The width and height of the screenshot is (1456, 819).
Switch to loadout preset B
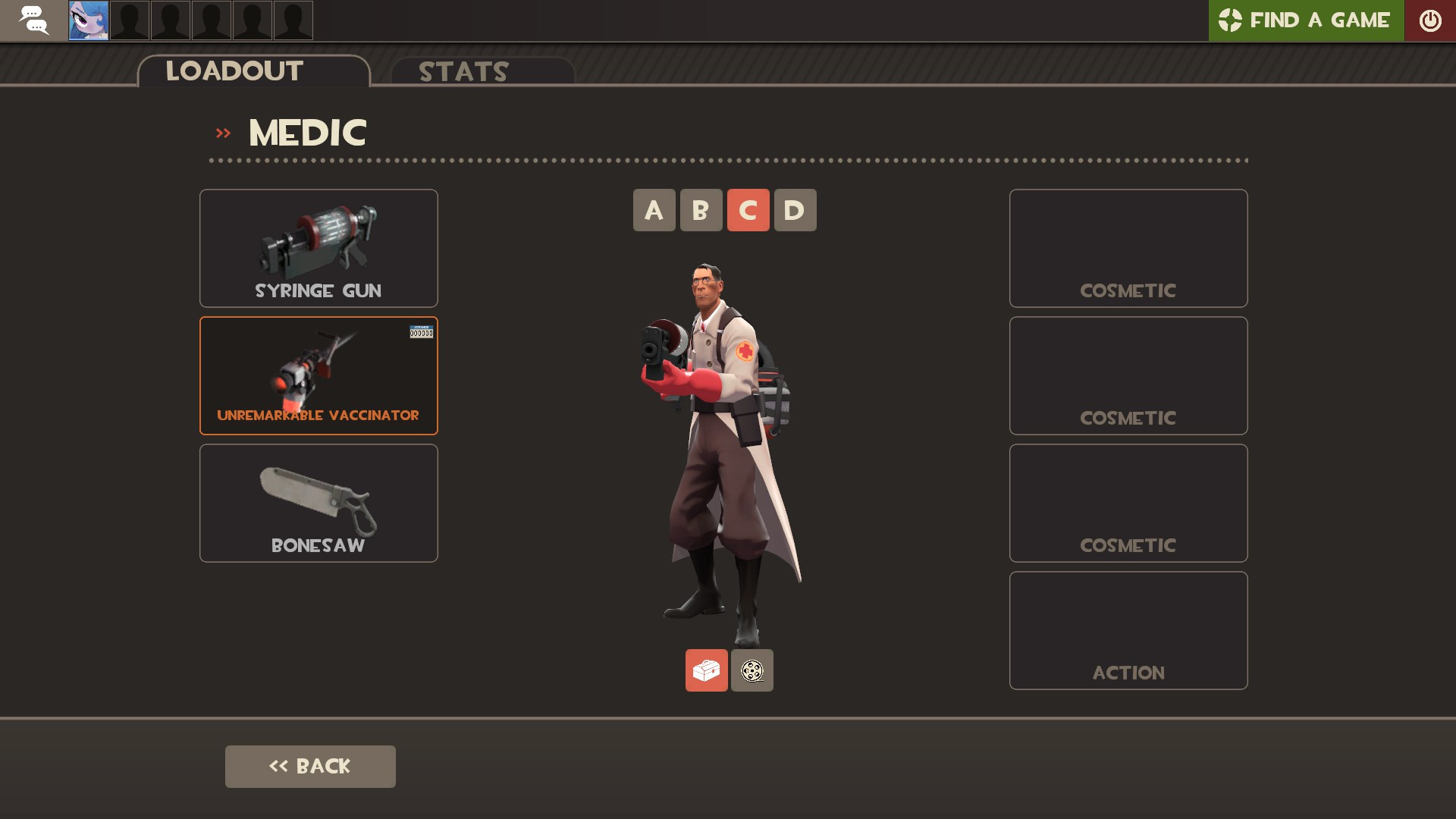point(701,210)
